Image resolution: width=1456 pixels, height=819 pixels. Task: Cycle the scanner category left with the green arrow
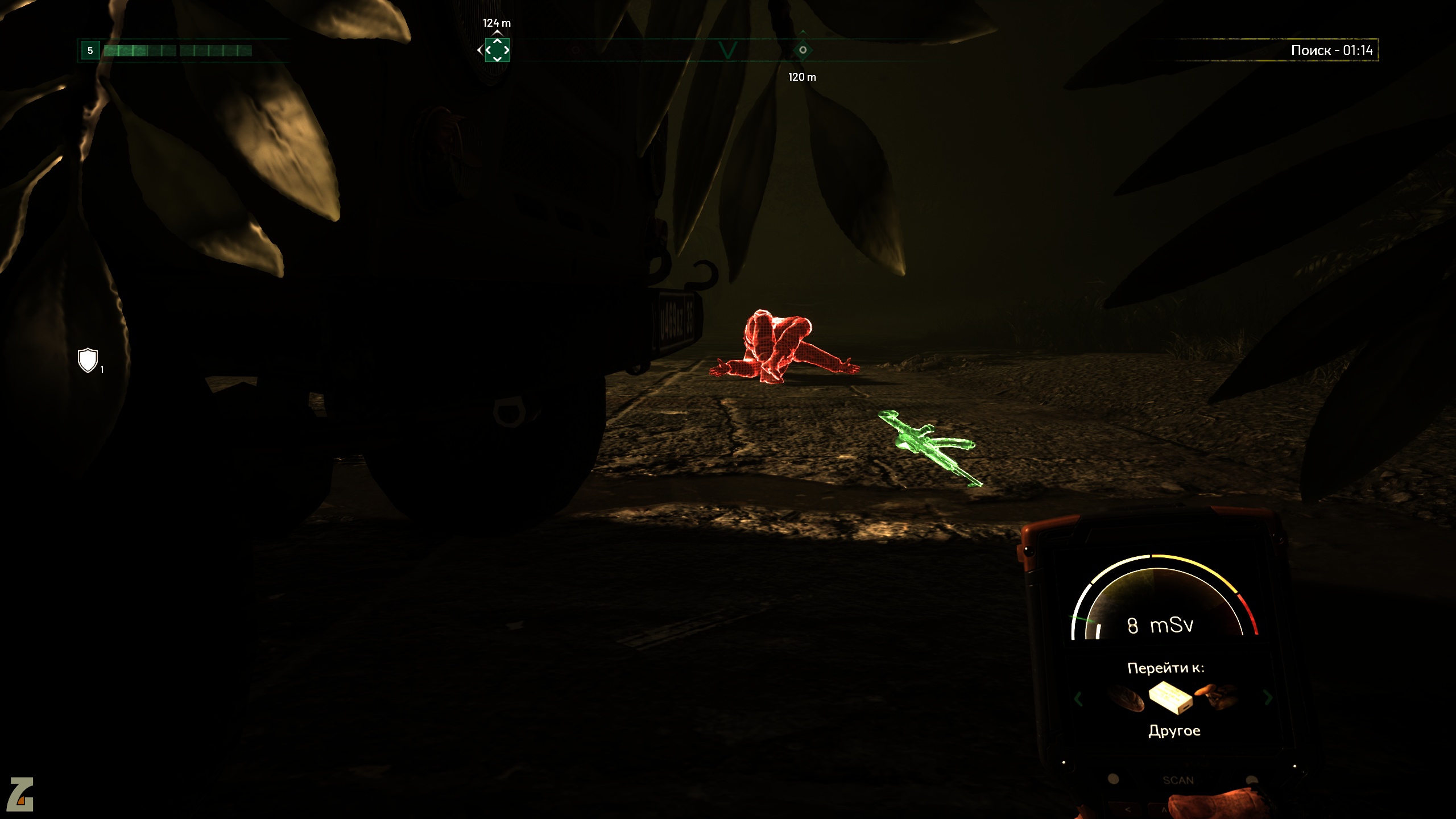[1078, 698]
